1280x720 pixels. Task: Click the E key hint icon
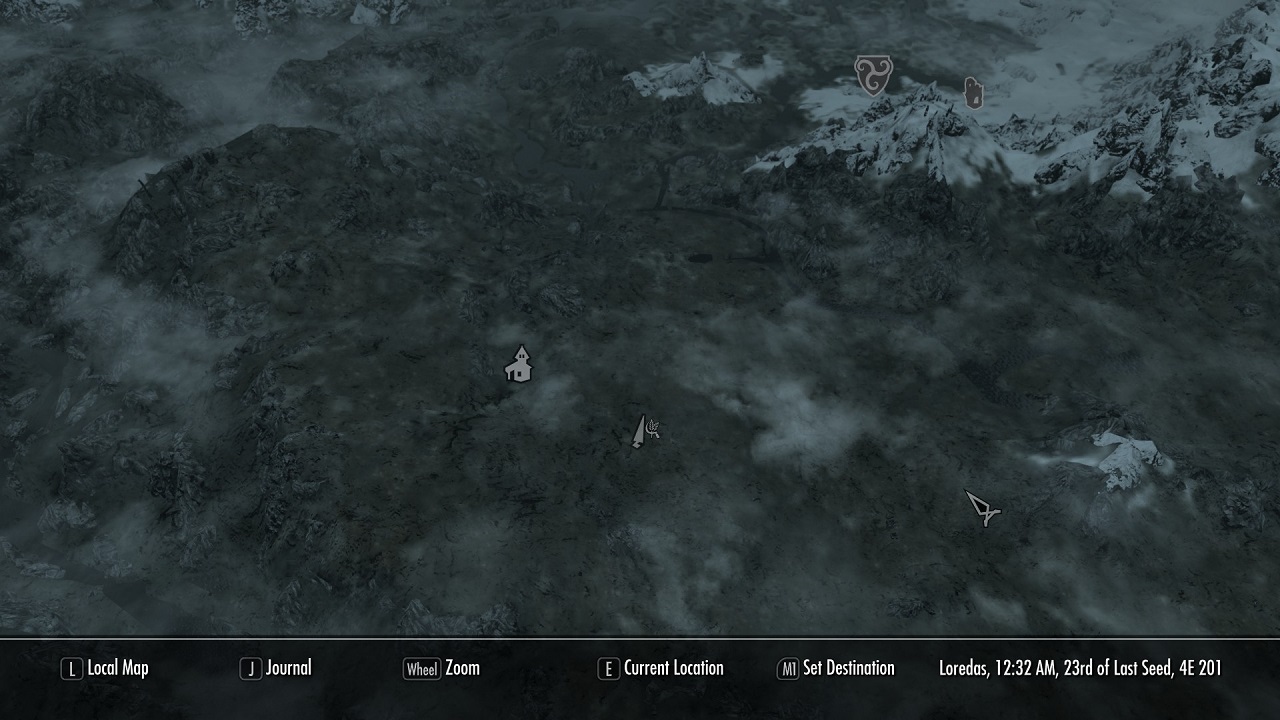(x=608, y=668)
